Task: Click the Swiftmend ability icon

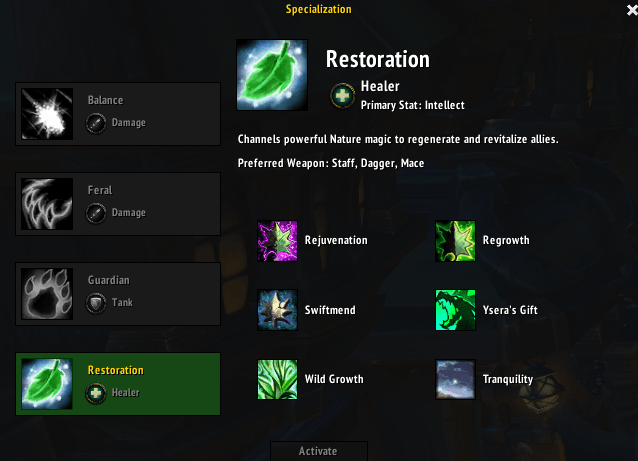Action: (x=277, y=310)
